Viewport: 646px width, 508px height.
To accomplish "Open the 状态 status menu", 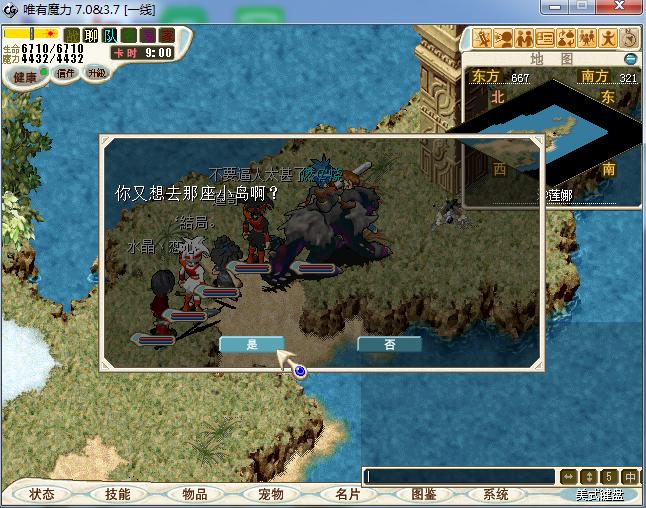I will tap(42, 494).
